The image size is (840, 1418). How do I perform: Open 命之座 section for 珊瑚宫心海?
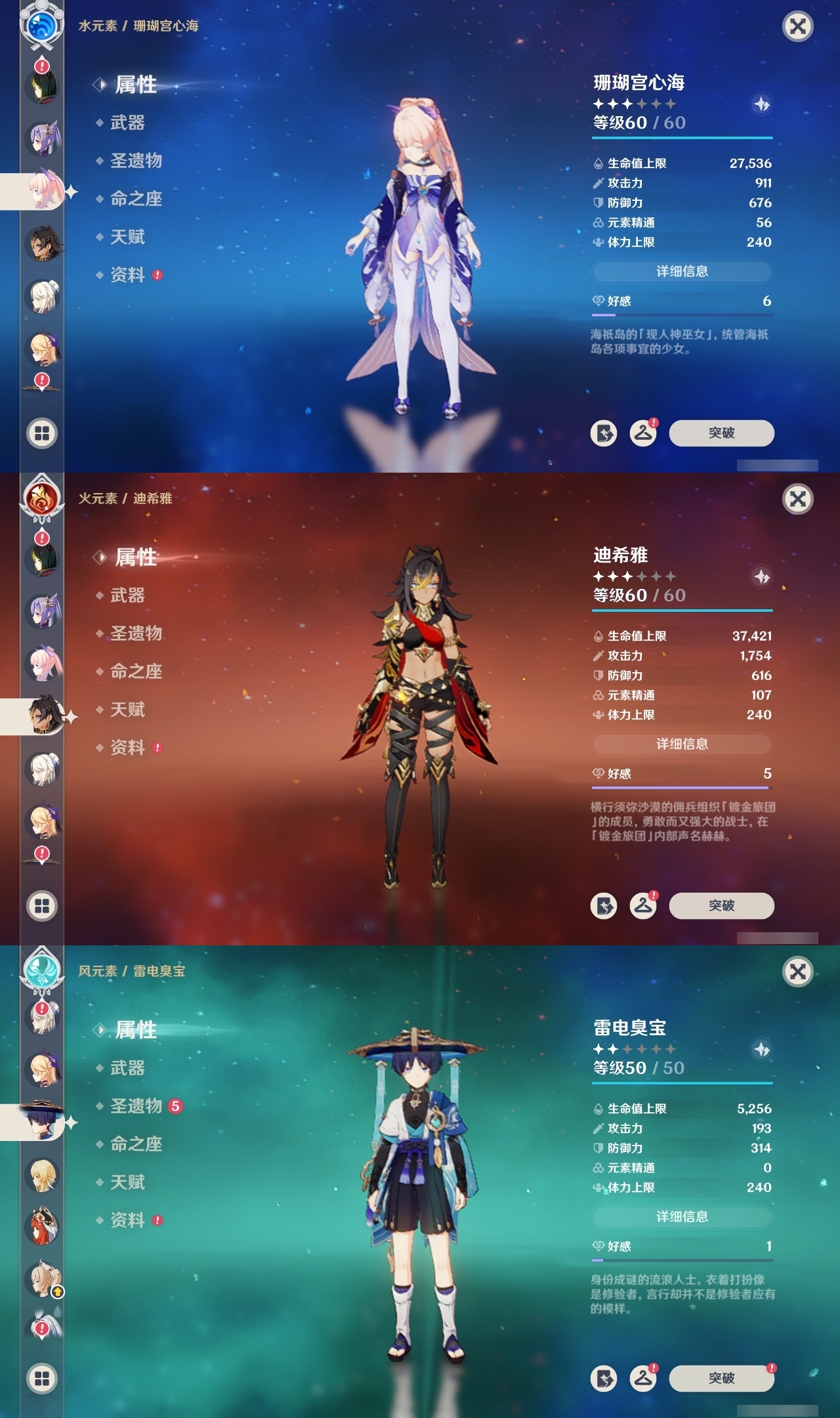coord(135,200)
